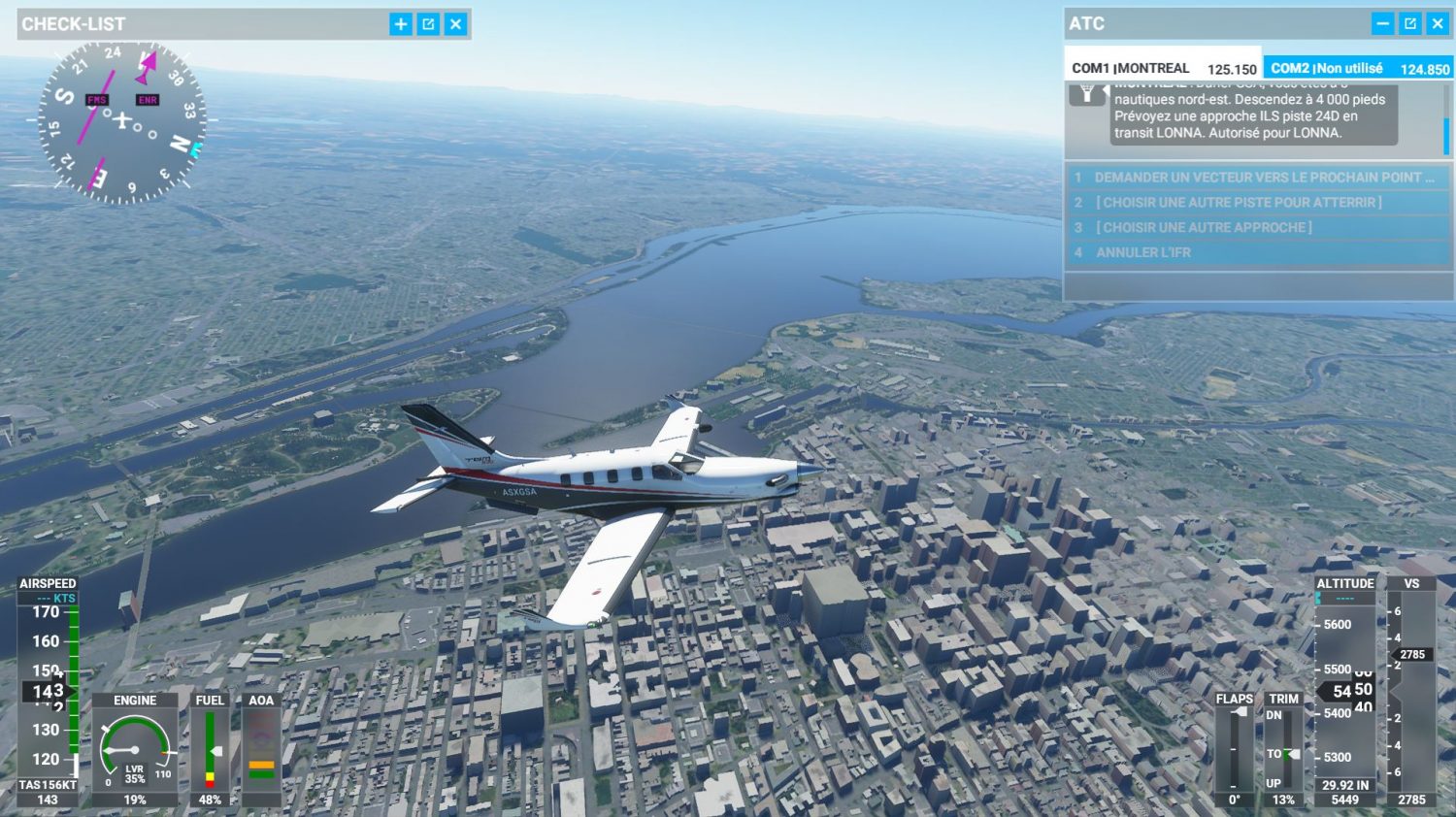Close the Check-List panel
1456x817 pixels.
pos(455,24)
